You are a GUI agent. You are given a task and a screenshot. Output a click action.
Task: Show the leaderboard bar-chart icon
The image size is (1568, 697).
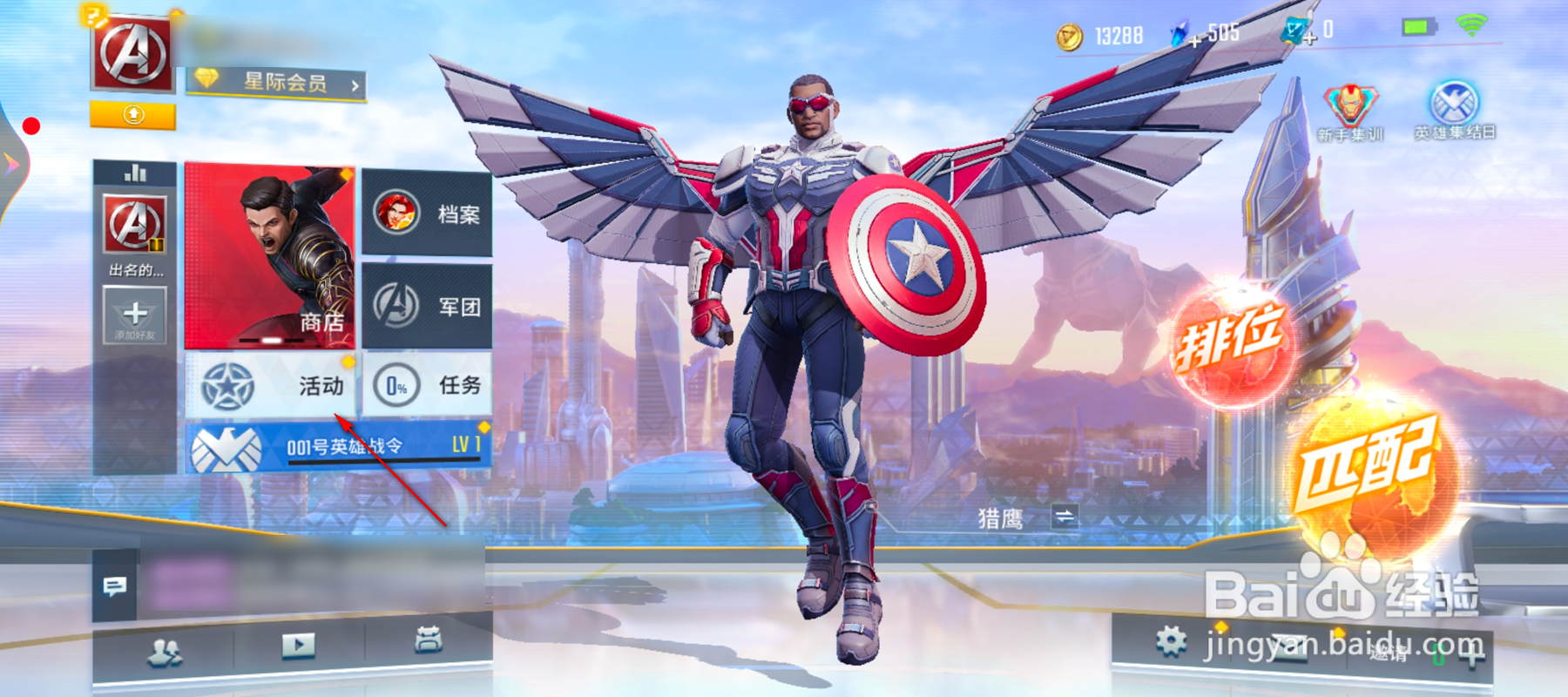[135, 173]
